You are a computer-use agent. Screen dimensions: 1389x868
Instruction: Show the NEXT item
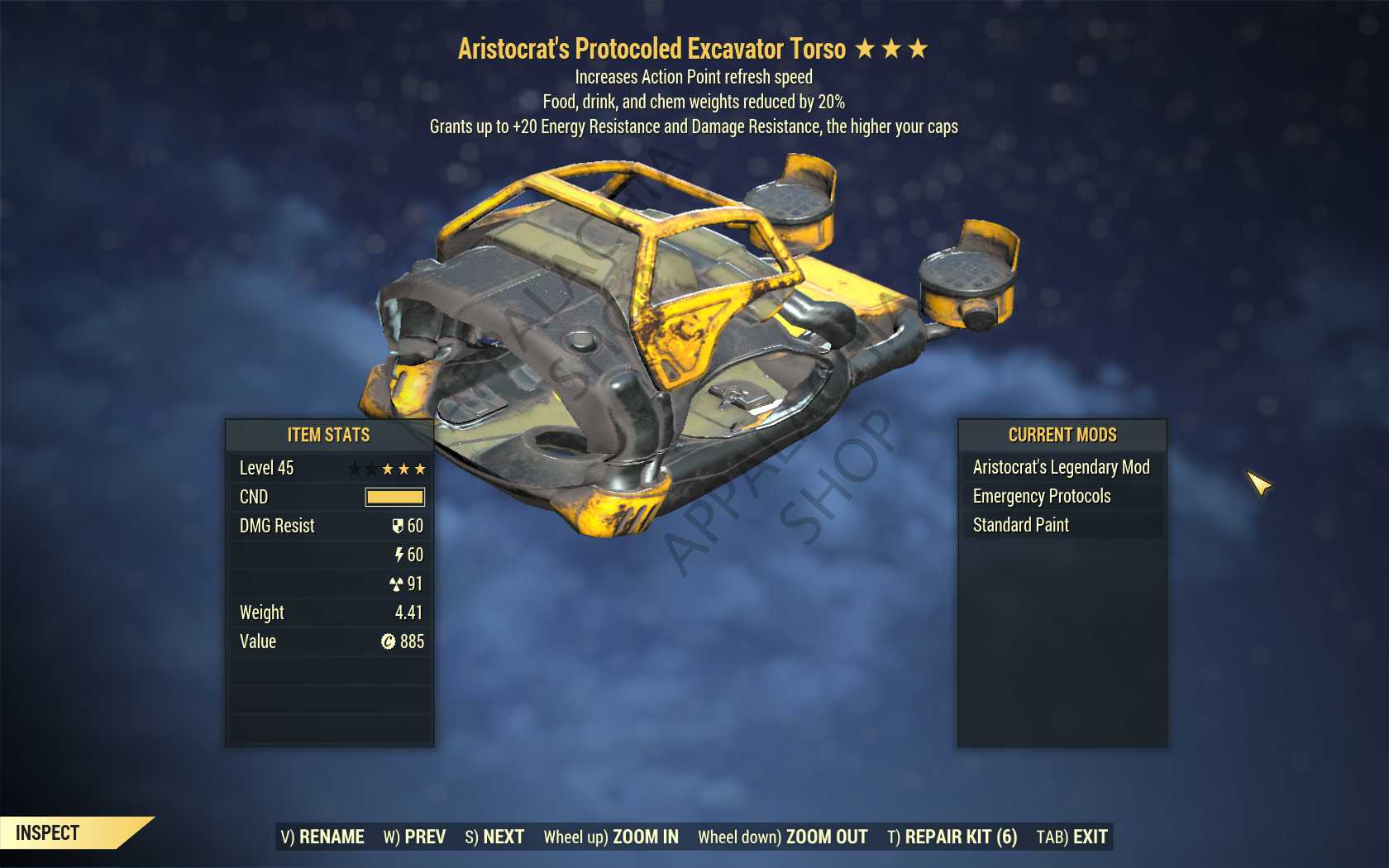point(494,837)
